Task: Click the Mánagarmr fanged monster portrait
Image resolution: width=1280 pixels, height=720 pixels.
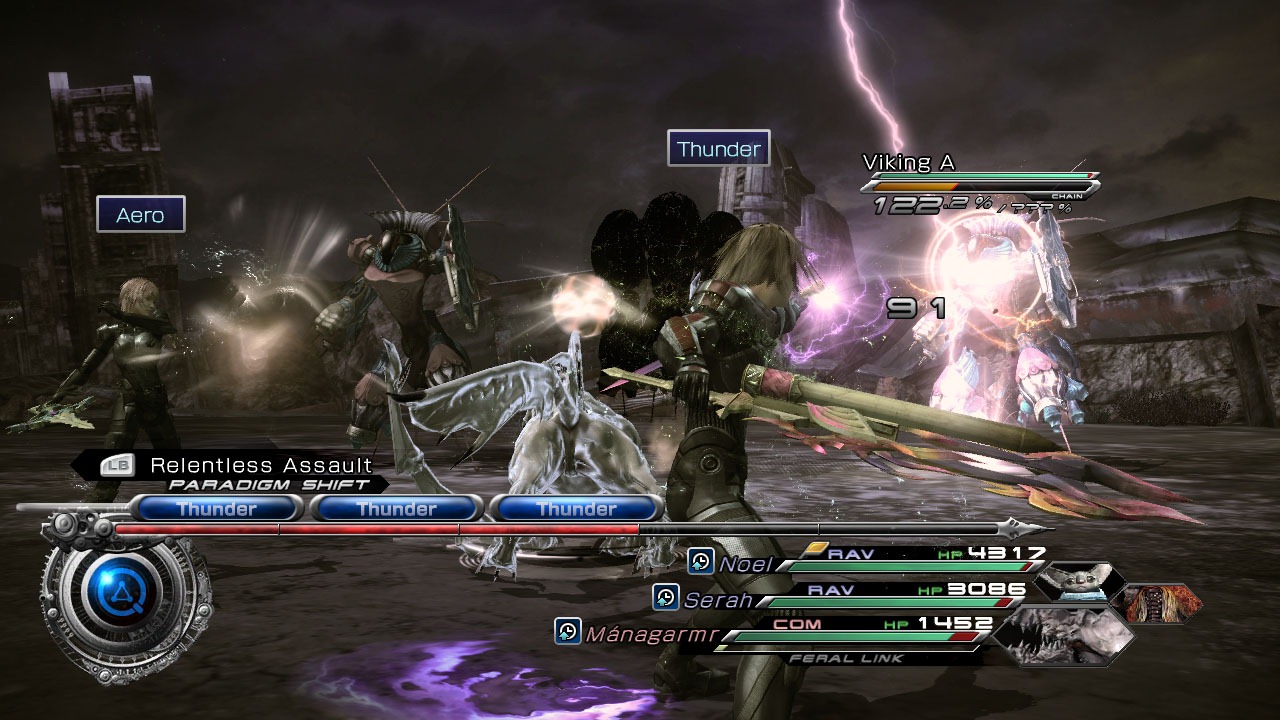Action: pyautogui.click(x=1062, y=634)
